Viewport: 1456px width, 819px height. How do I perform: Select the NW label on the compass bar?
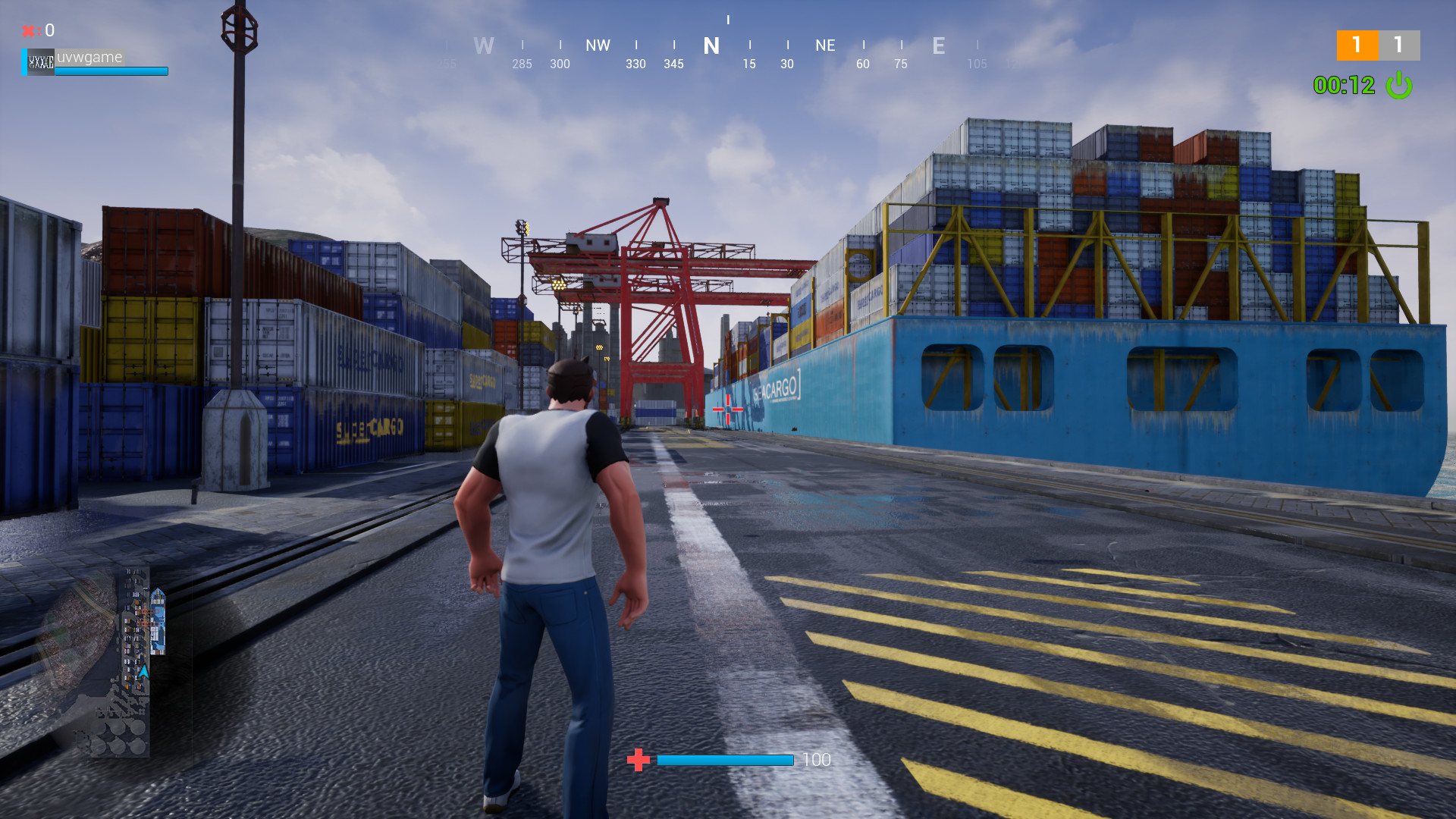pyautogui.click(x=598, y=46)
